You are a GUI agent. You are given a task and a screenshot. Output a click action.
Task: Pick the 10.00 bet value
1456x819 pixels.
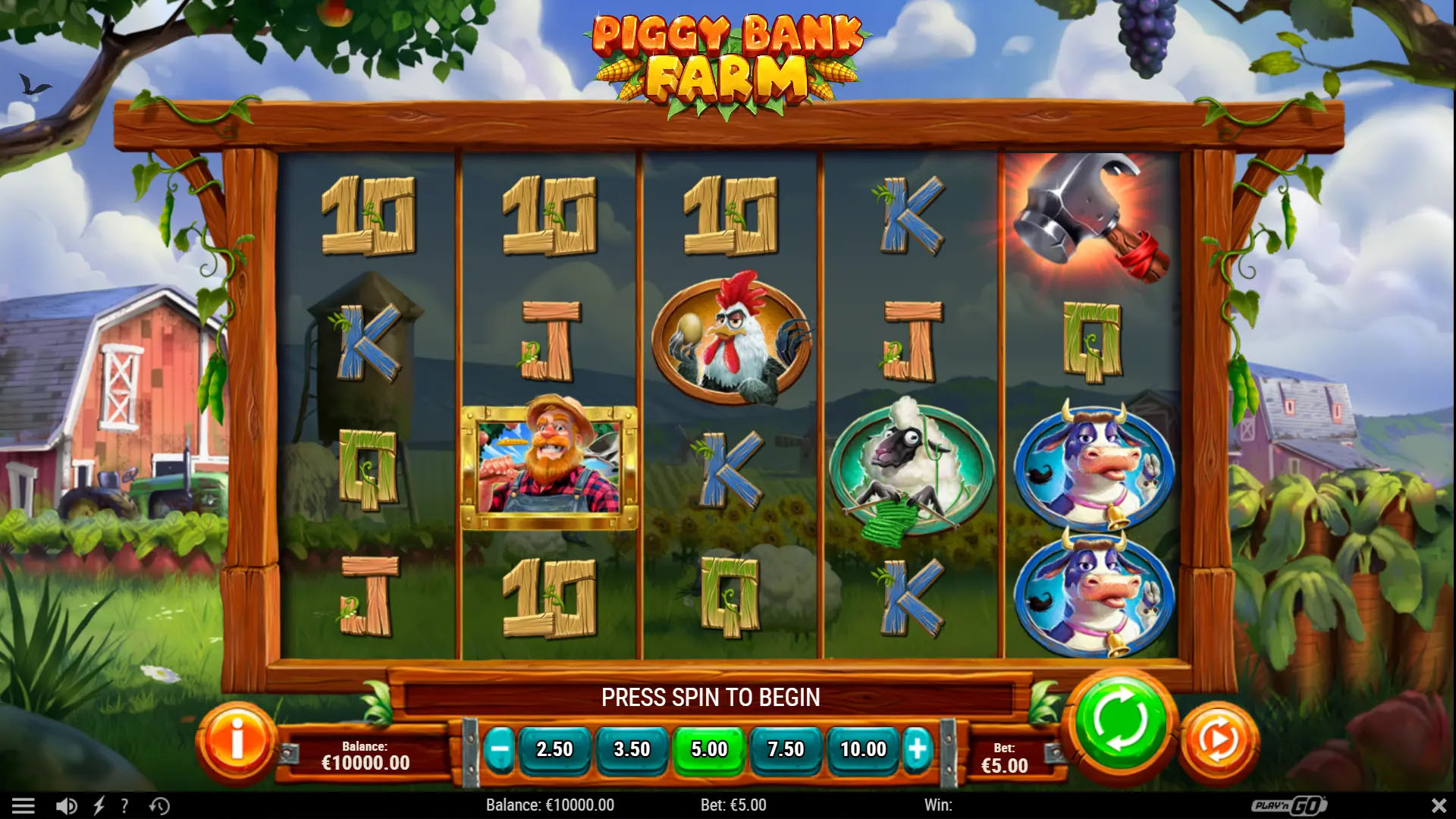(863, 749)
